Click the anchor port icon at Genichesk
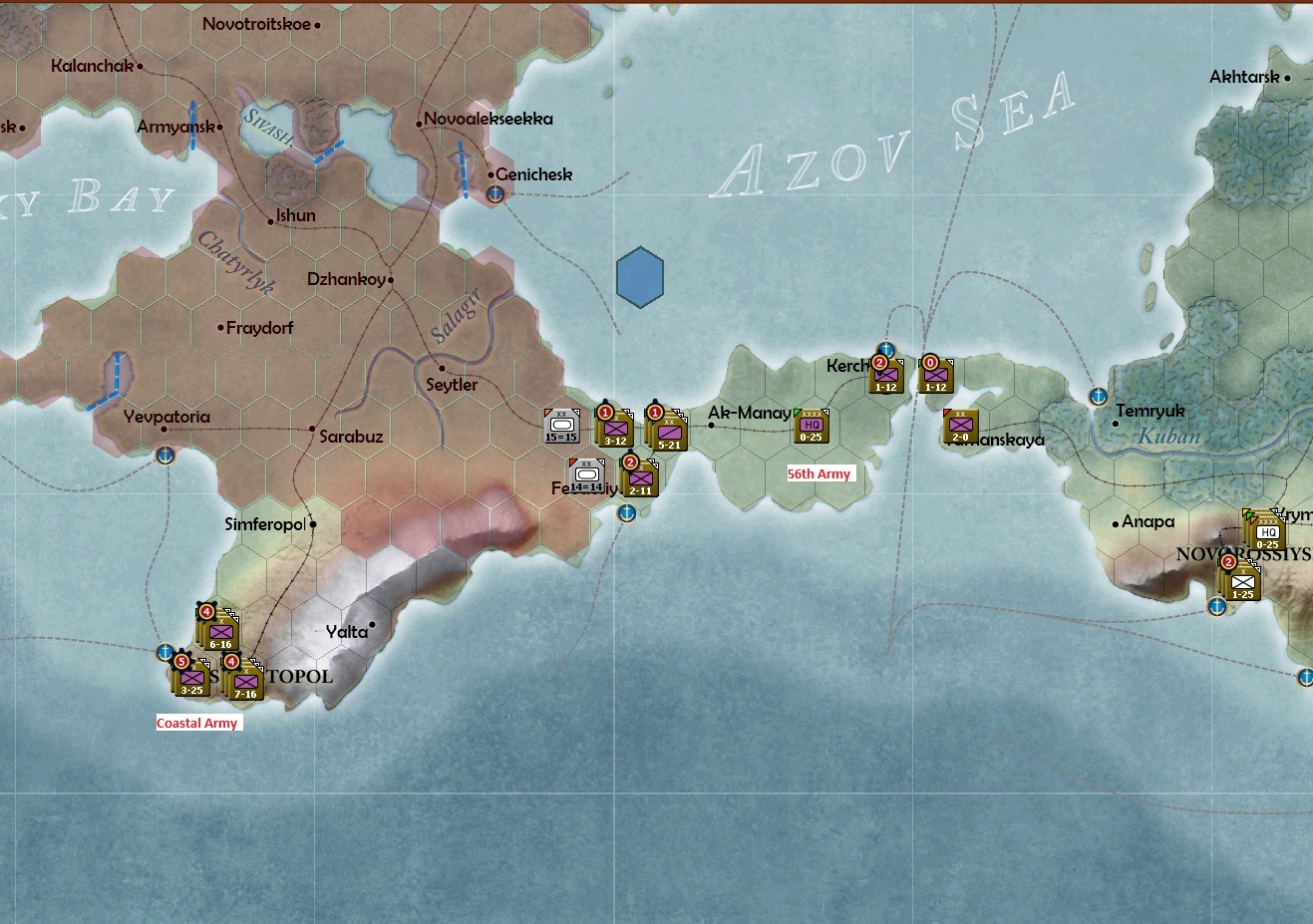This screenshot has height=924, width=1313. tap(492, 194)
